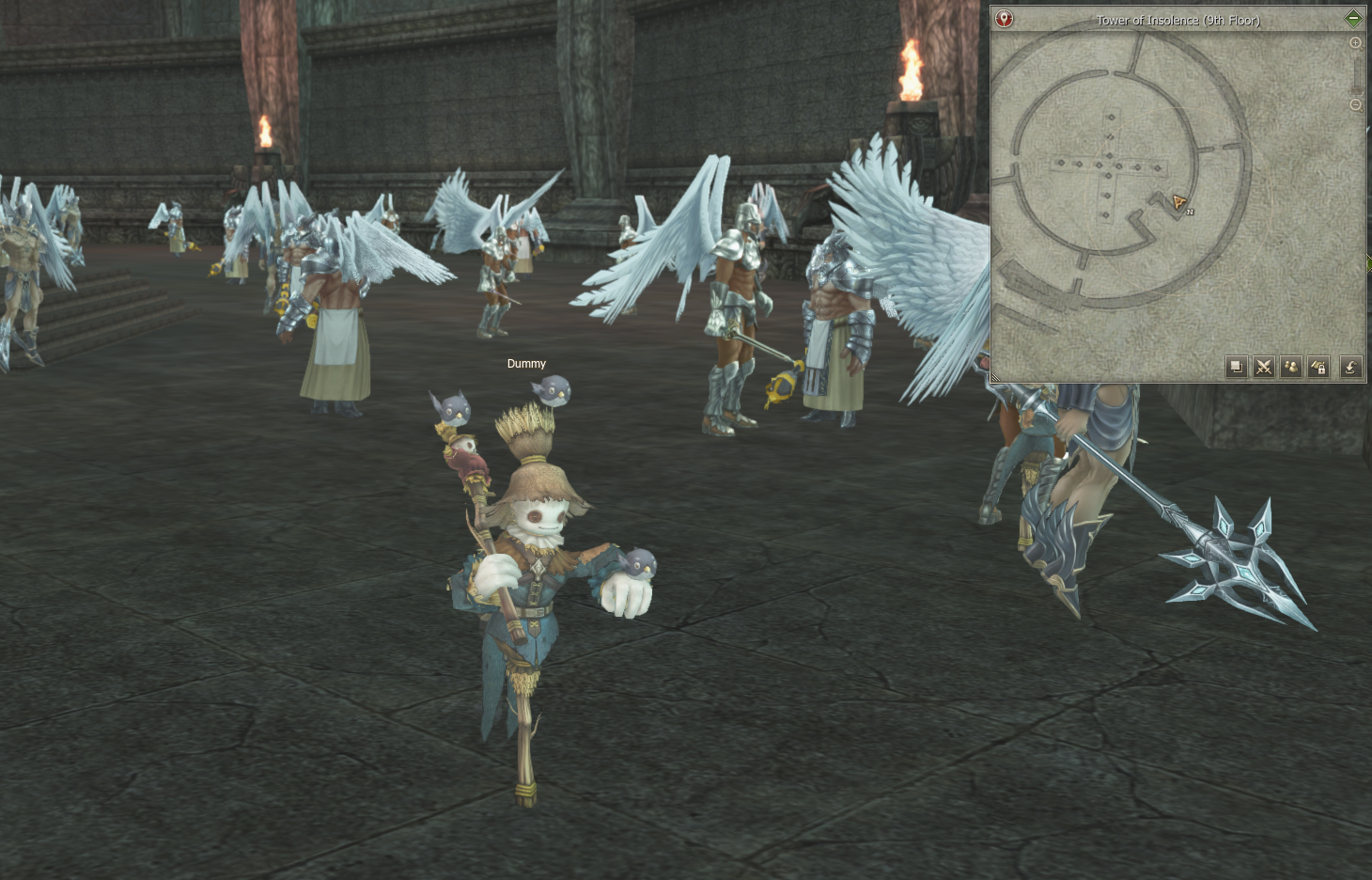Click the crossed swords minimap button
Image resolution: width=1372 pixels, height=880 pixels.
(1264, 367)
